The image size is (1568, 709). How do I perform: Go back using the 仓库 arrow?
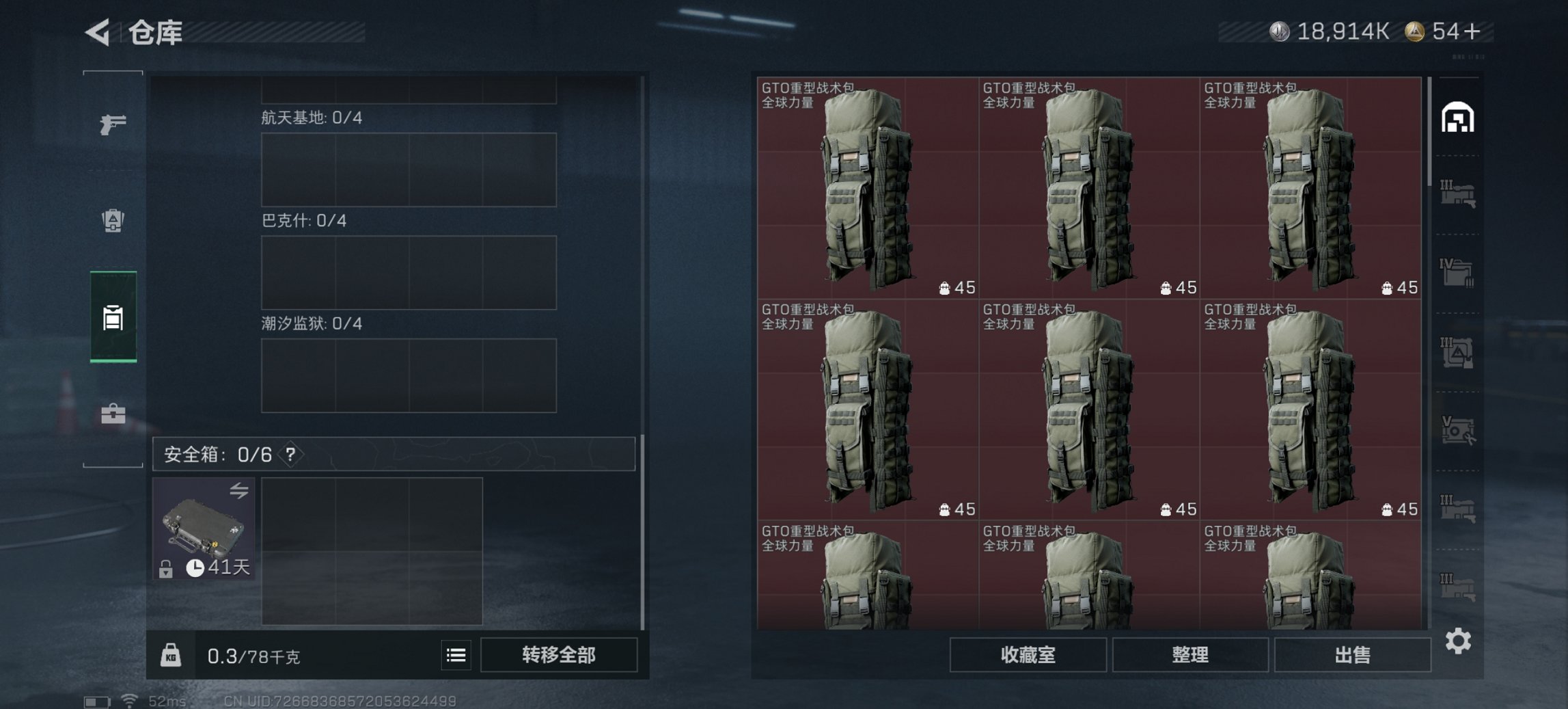(98, 31)
